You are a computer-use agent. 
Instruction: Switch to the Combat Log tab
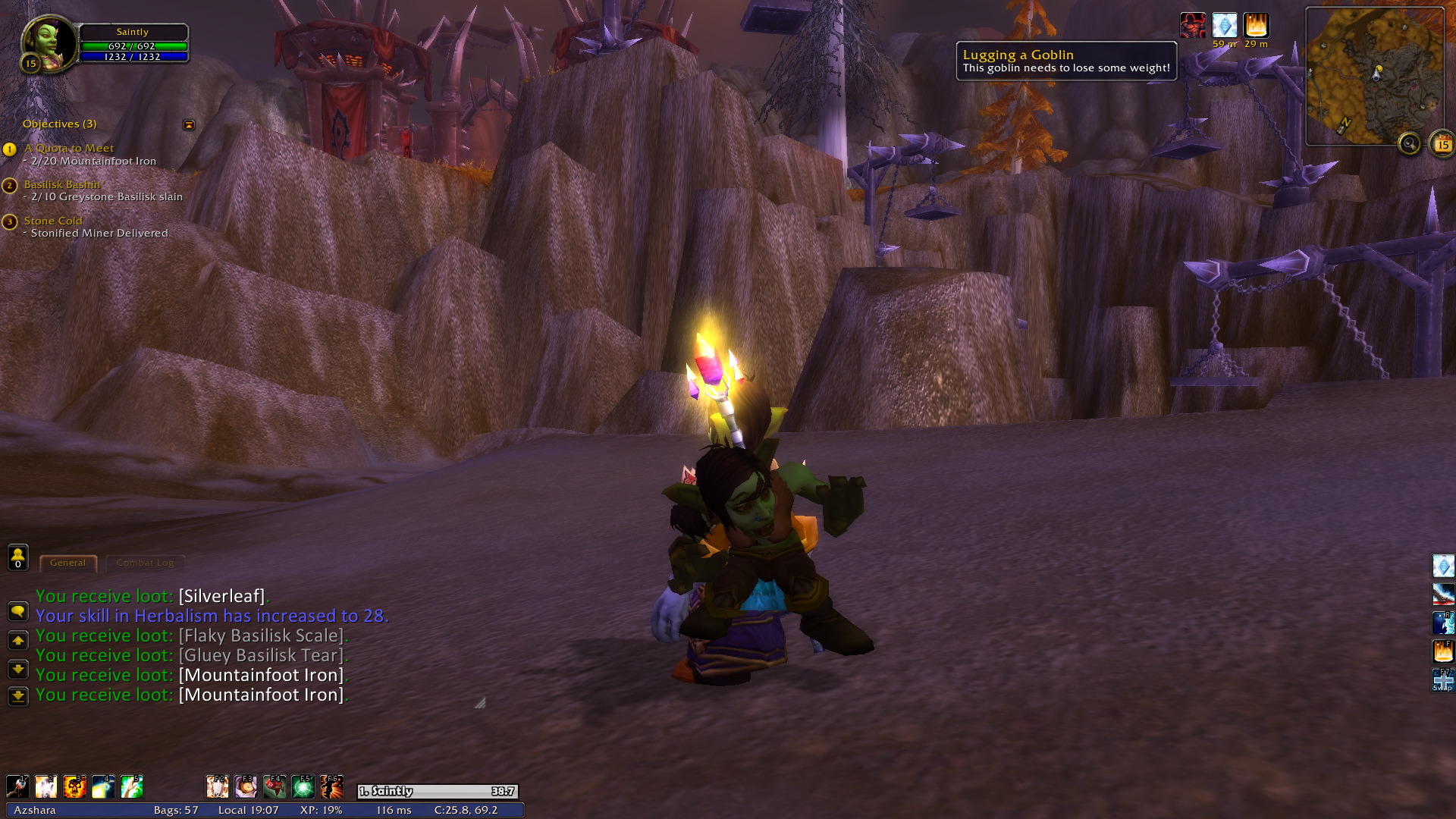tap(145, 563)
